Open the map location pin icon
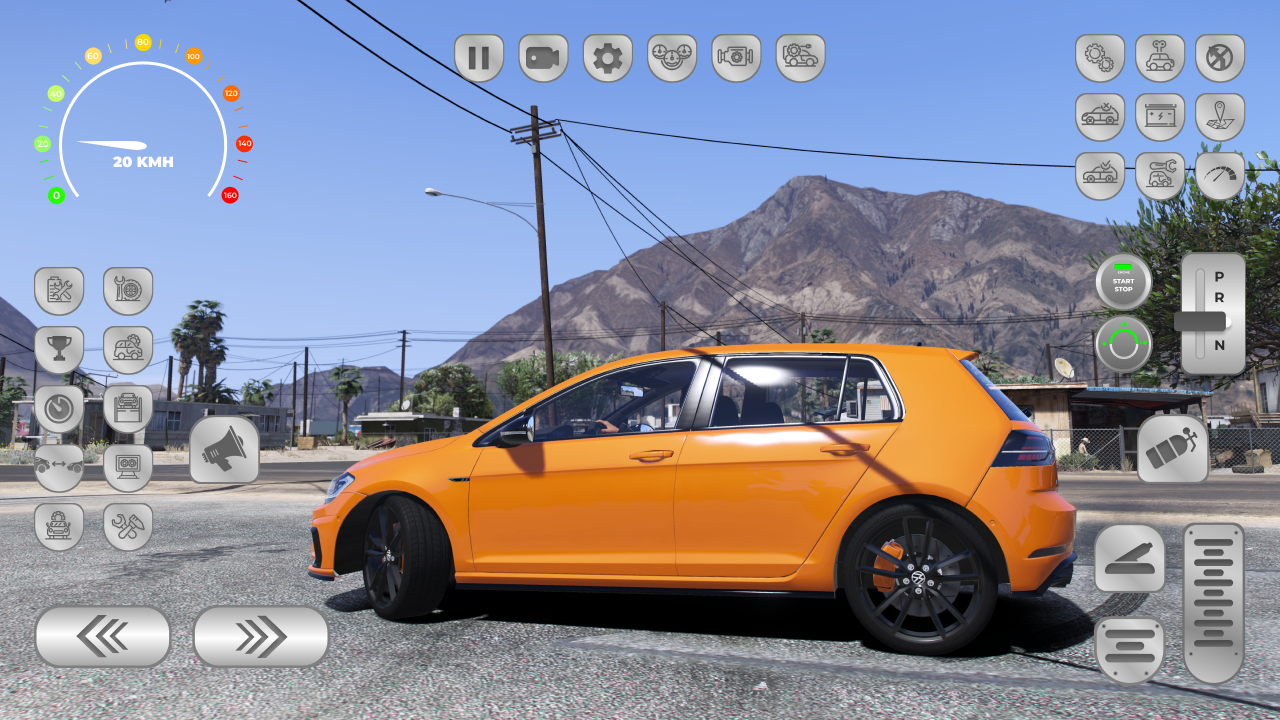Image resolution: width=1280 pixels, height=720 pixels. [1220, 117]
